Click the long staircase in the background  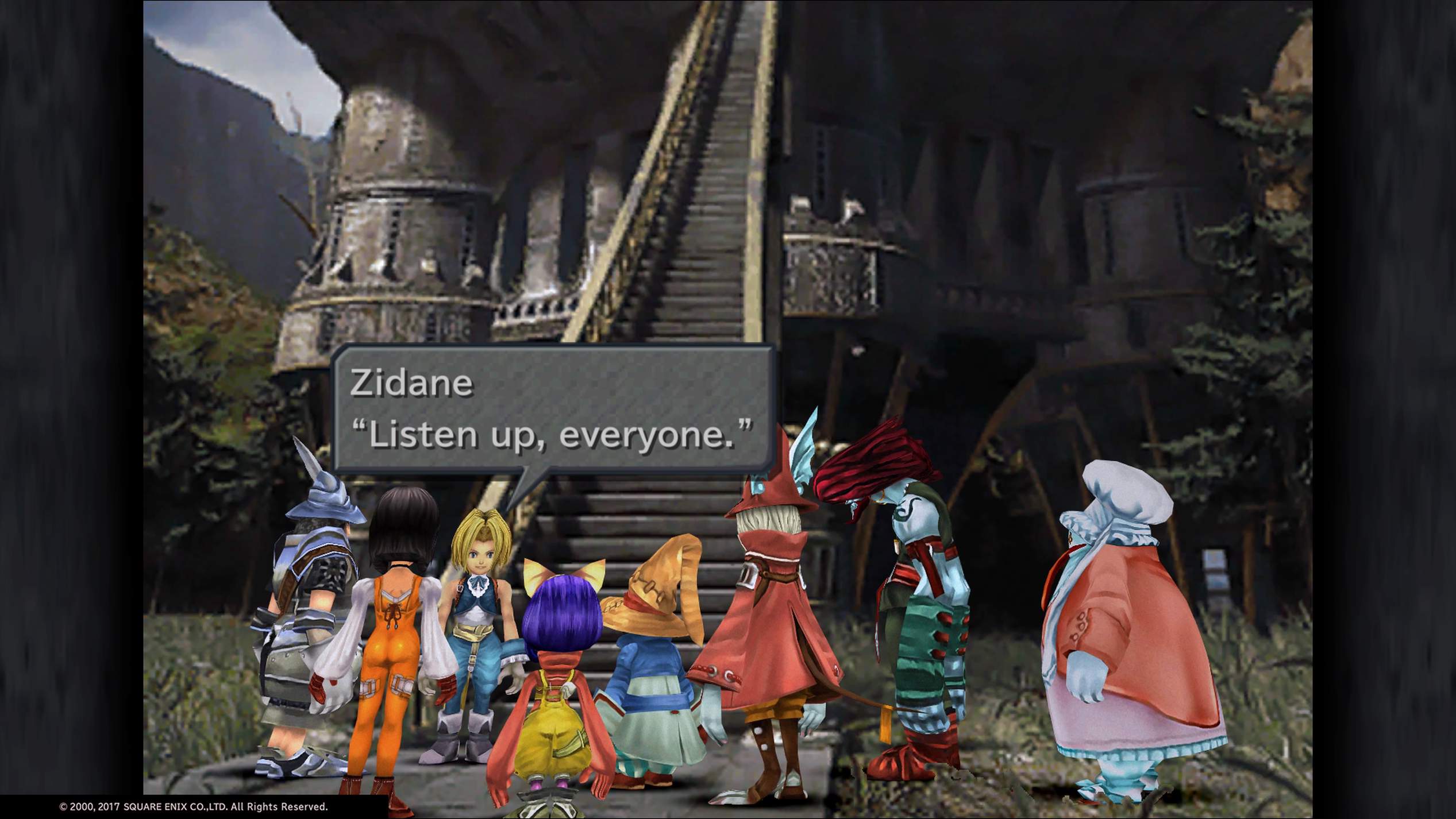[x=707, y=201]
